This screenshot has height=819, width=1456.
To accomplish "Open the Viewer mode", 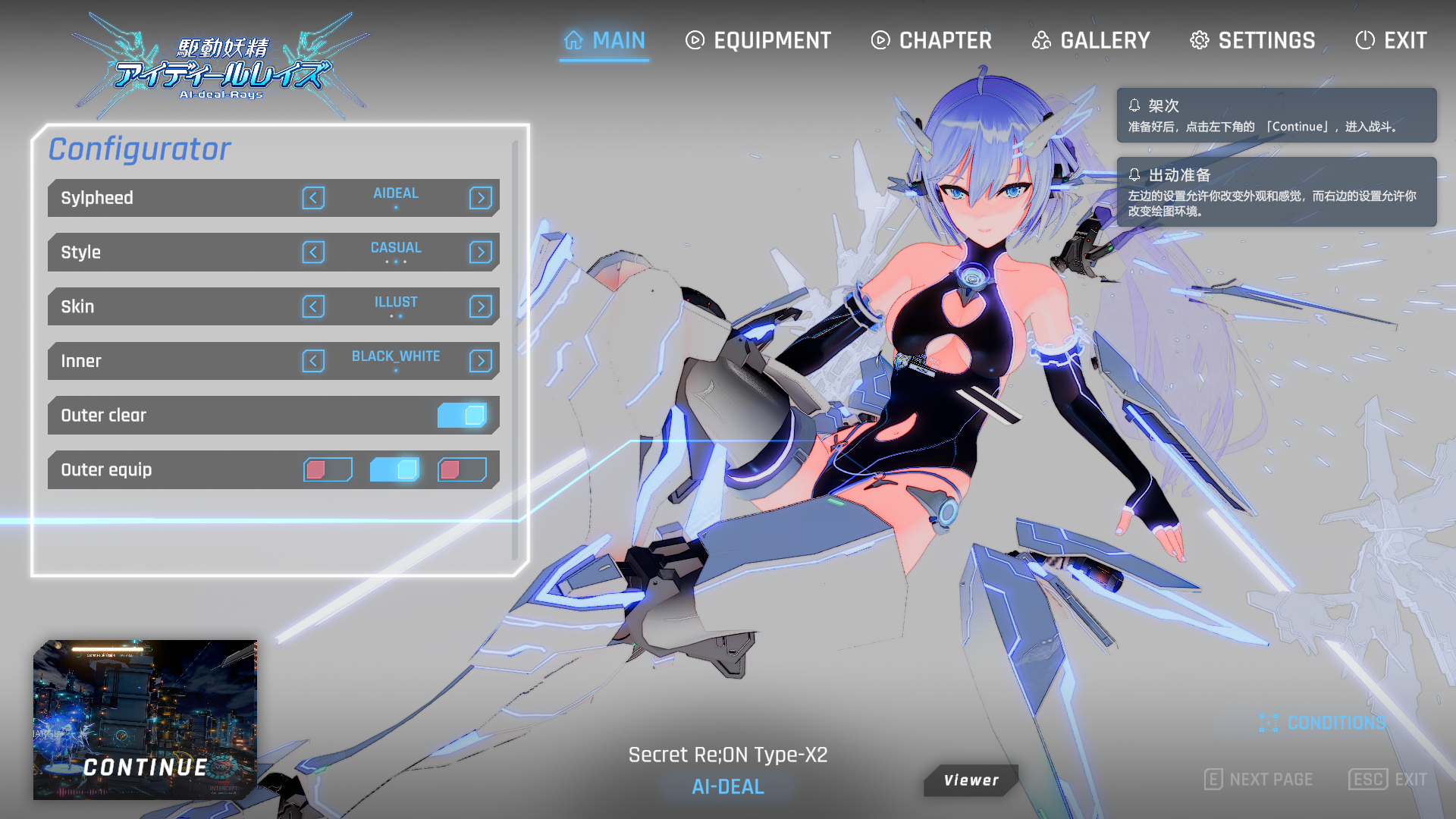I will click(971, 780).
